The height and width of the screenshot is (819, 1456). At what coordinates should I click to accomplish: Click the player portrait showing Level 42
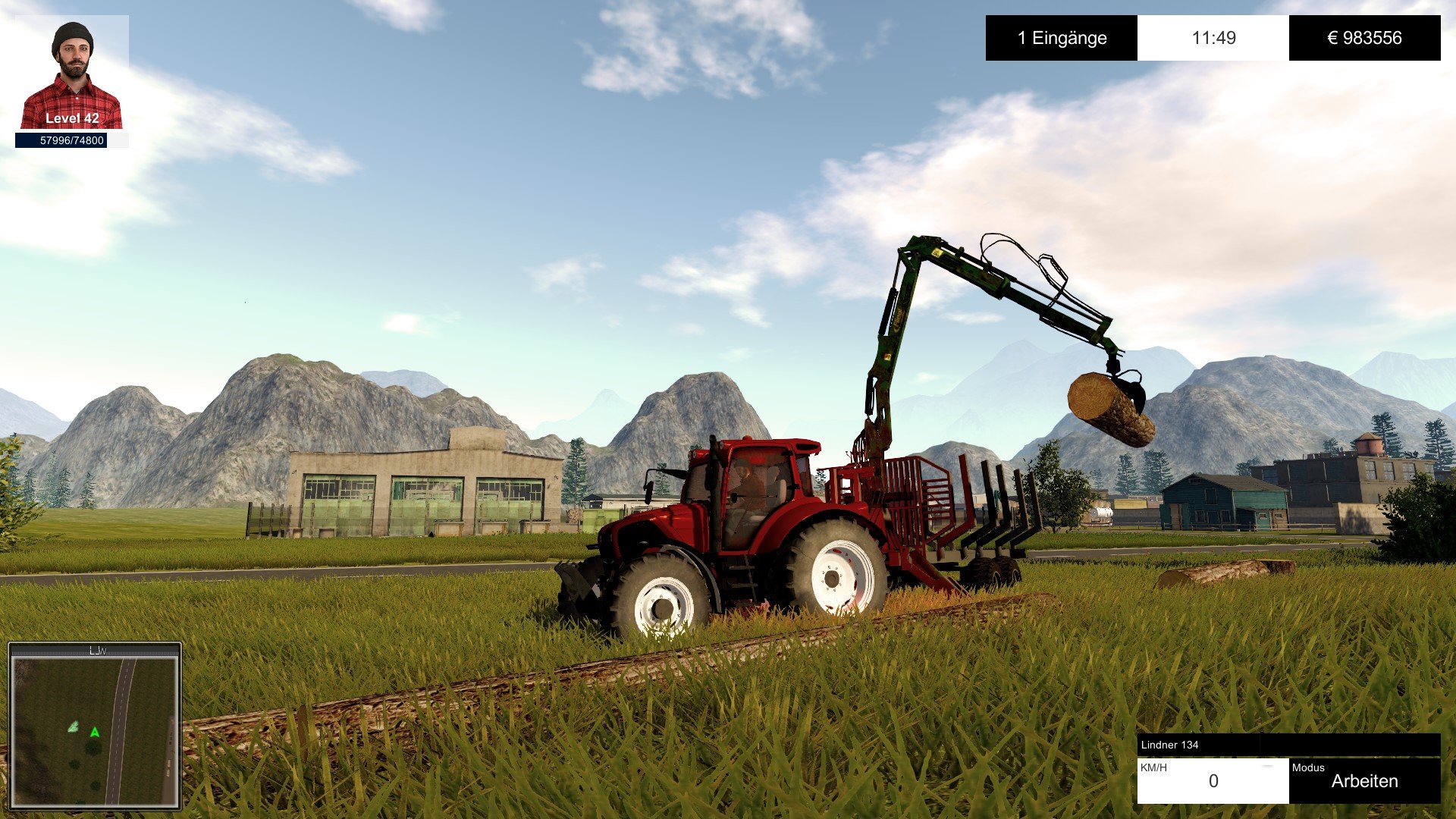tap(72, 76)
